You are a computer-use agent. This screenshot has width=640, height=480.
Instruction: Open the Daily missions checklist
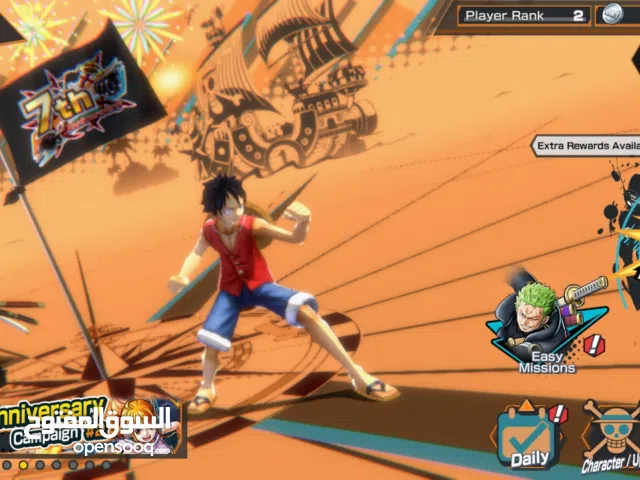(529, 437)
